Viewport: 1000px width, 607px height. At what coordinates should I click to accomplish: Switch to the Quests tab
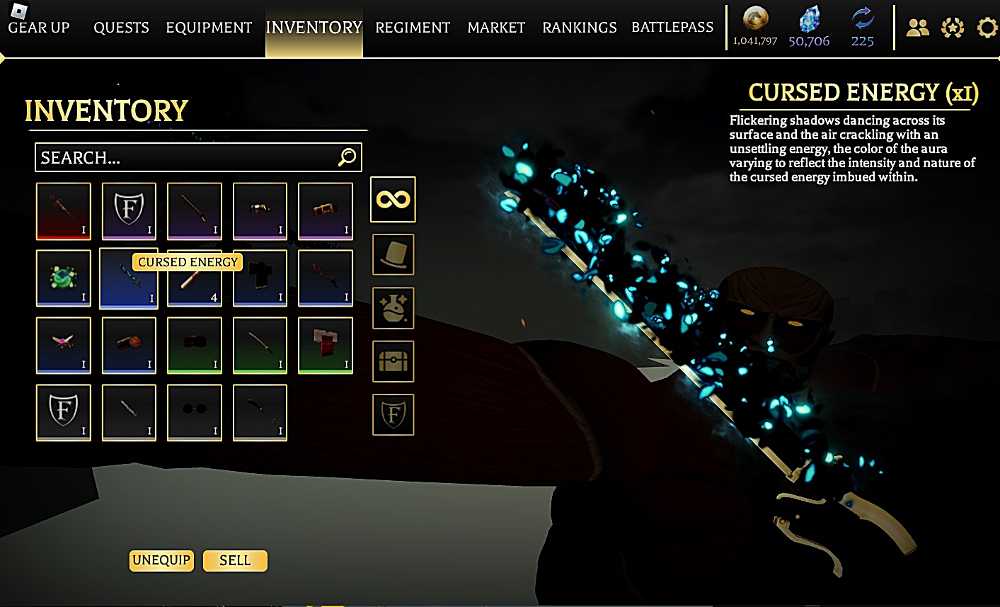coord(122,27)
